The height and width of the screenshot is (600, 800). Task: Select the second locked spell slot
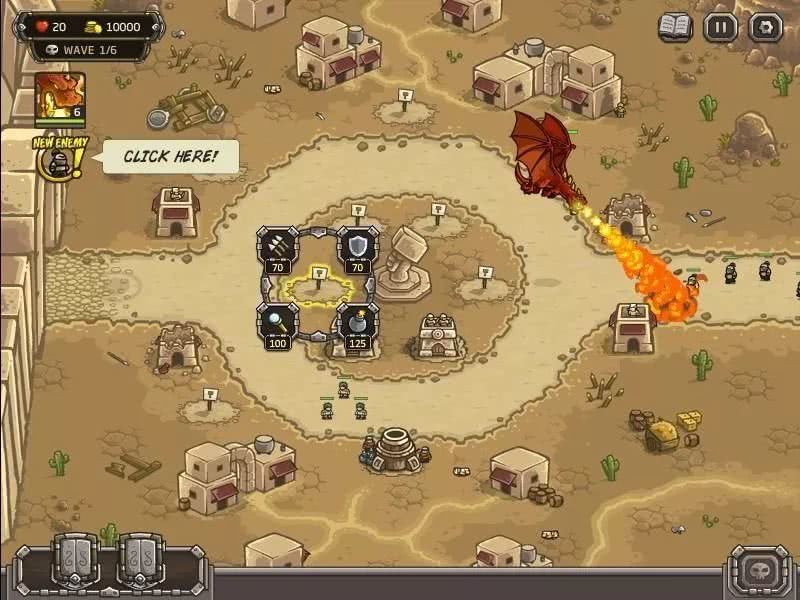(141, 560)
